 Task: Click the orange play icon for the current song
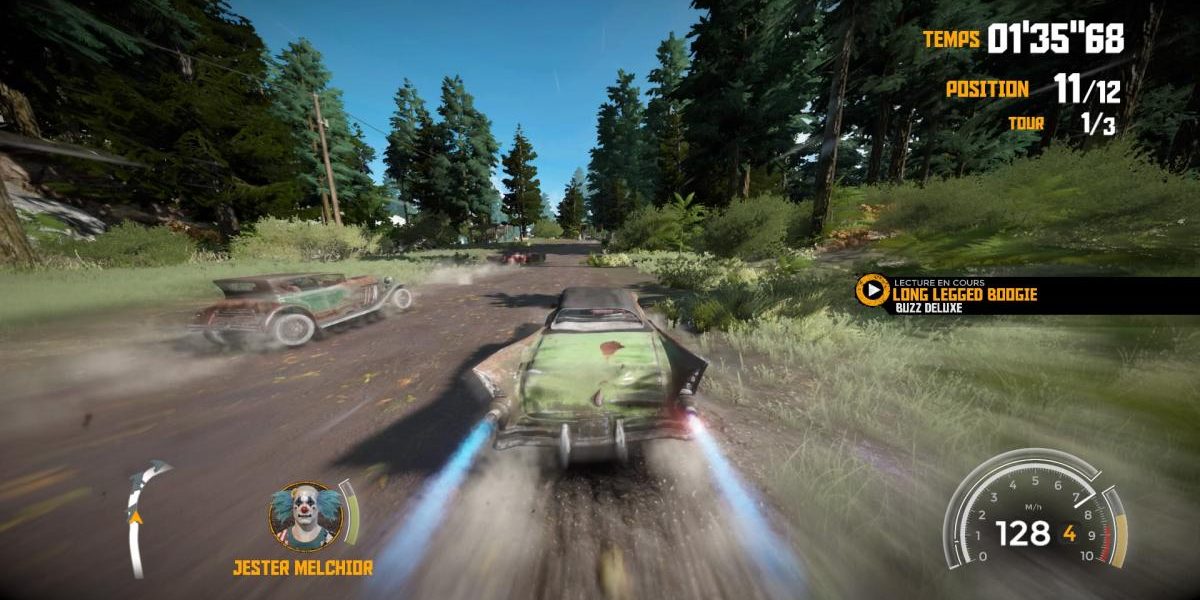click(x=873, y=291)
